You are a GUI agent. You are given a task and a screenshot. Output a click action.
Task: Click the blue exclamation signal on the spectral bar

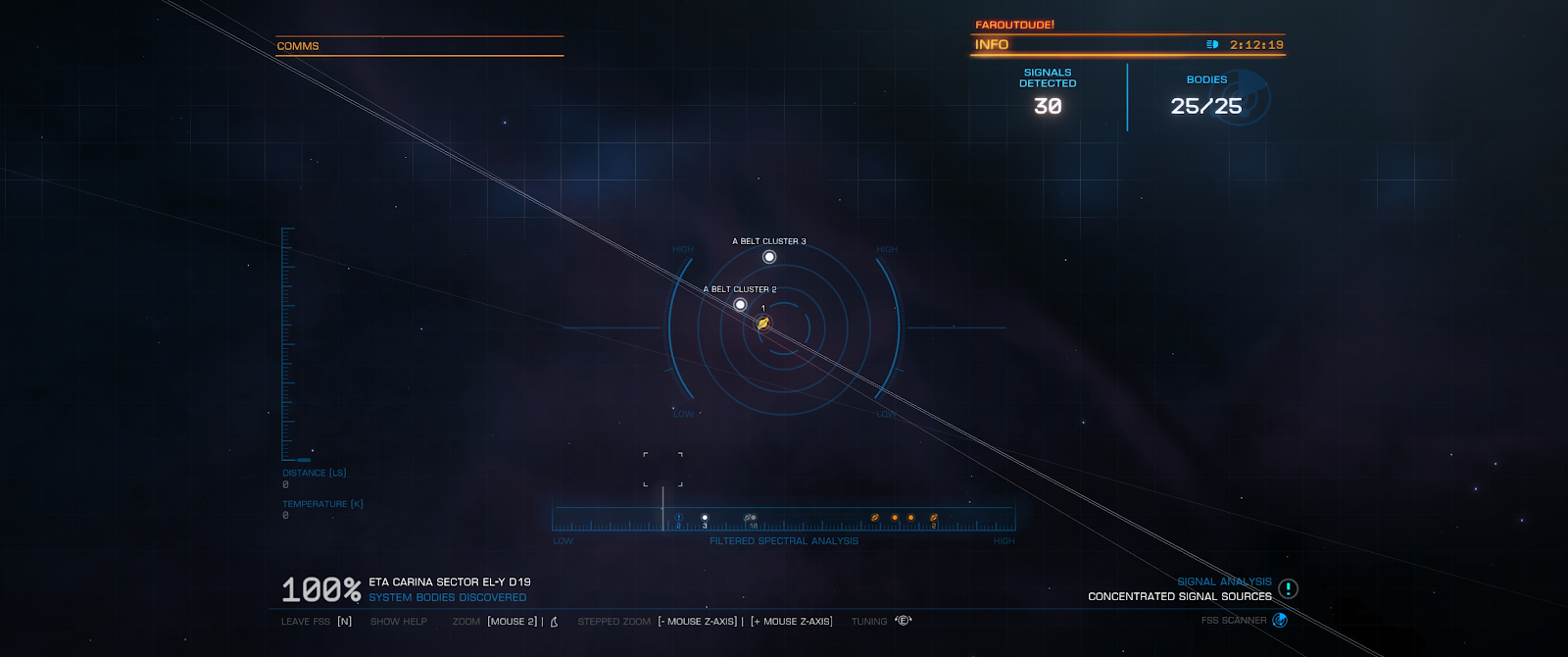(x=678, y=518)
